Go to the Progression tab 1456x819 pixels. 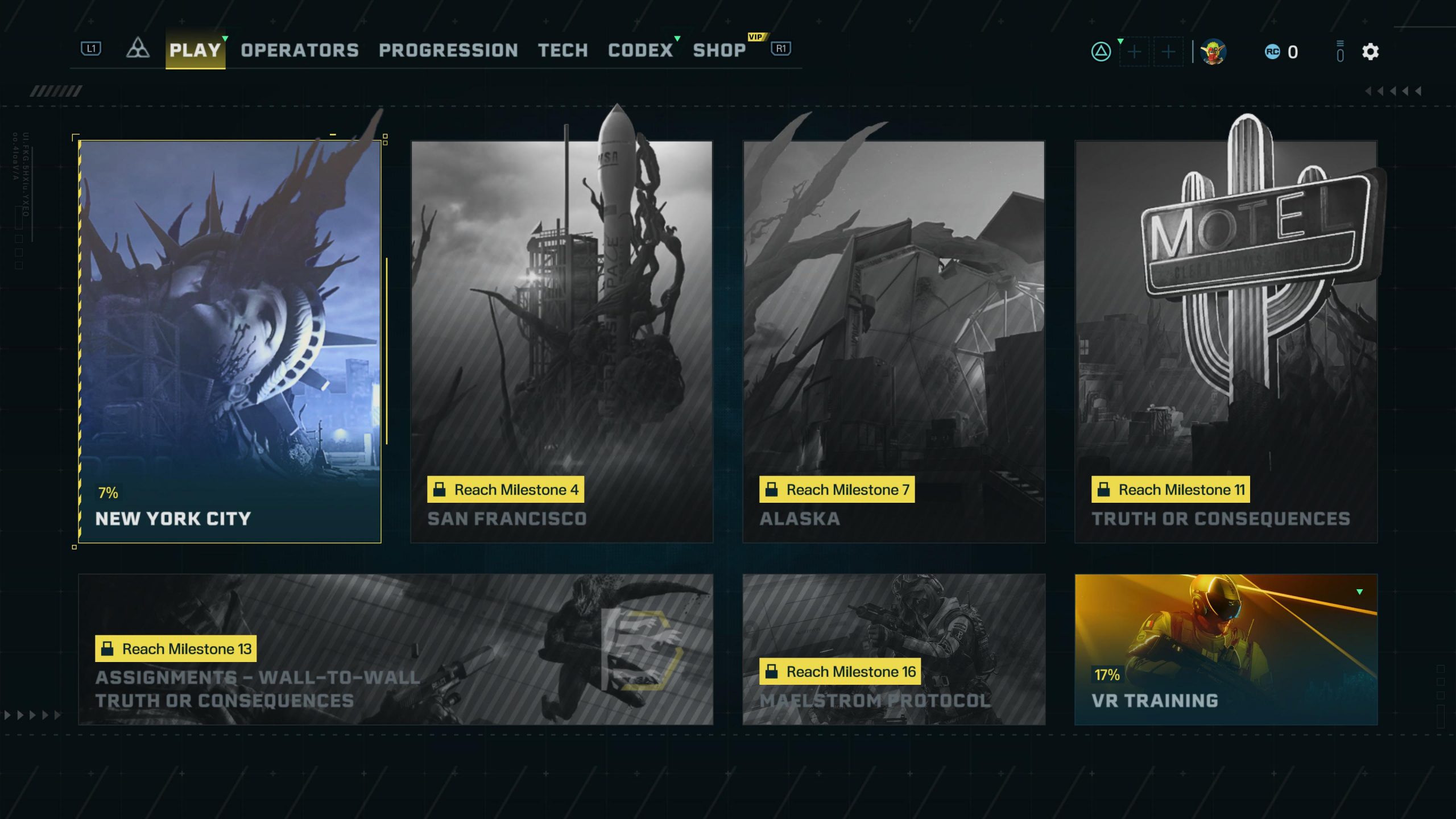click(x=448, y=50)
